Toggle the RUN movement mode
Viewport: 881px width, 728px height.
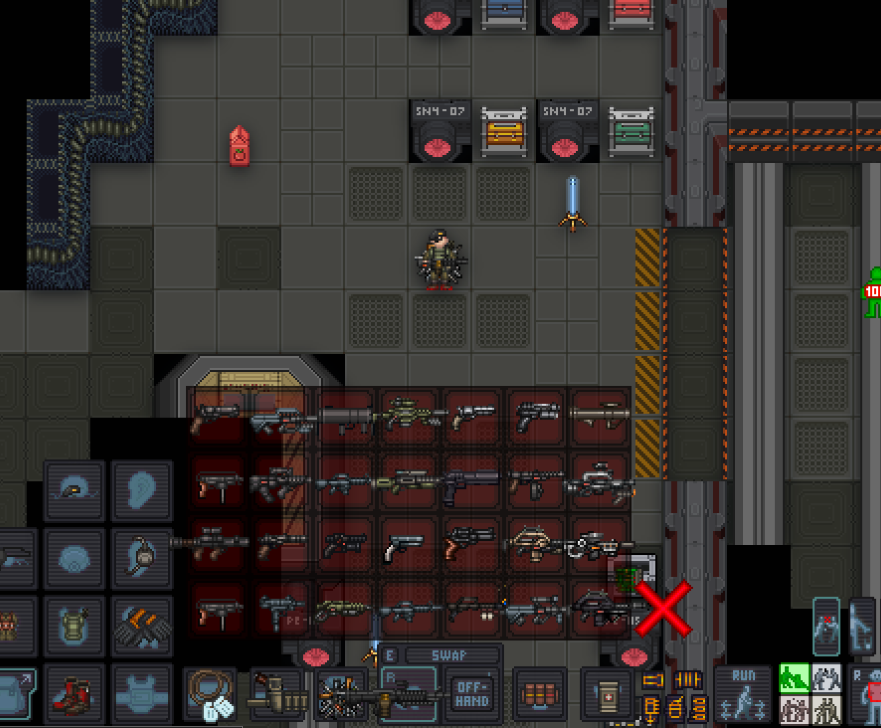coord(743,690)
